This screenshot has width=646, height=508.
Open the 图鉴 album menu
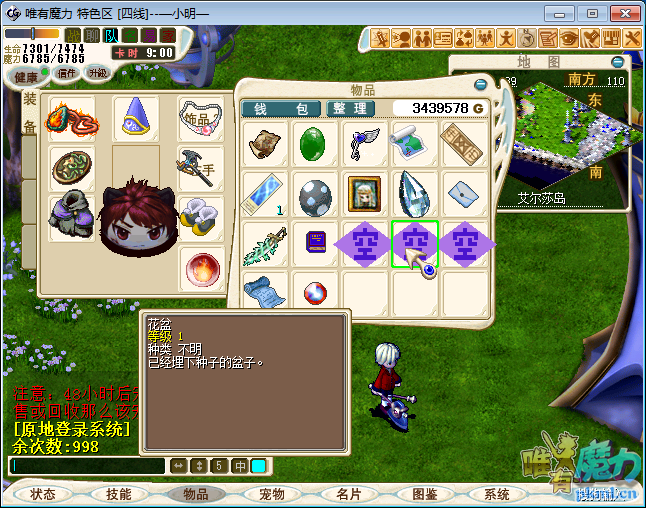pos(424,494)
